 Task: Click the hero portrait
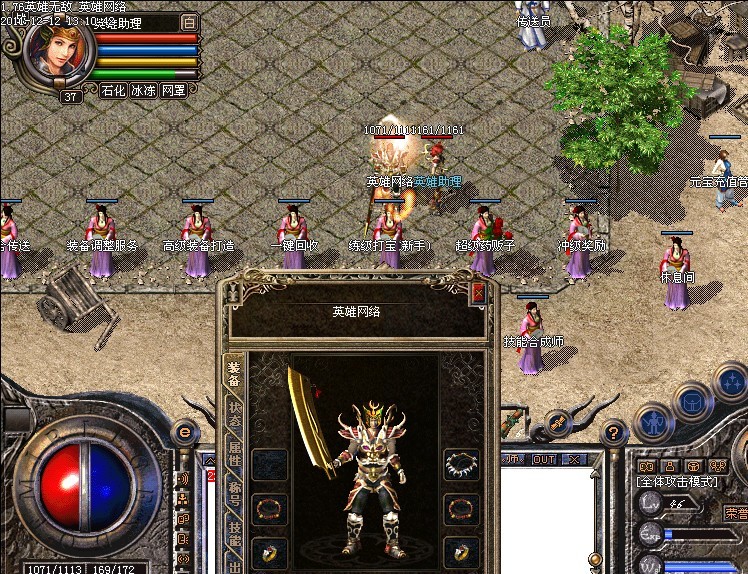58,50
